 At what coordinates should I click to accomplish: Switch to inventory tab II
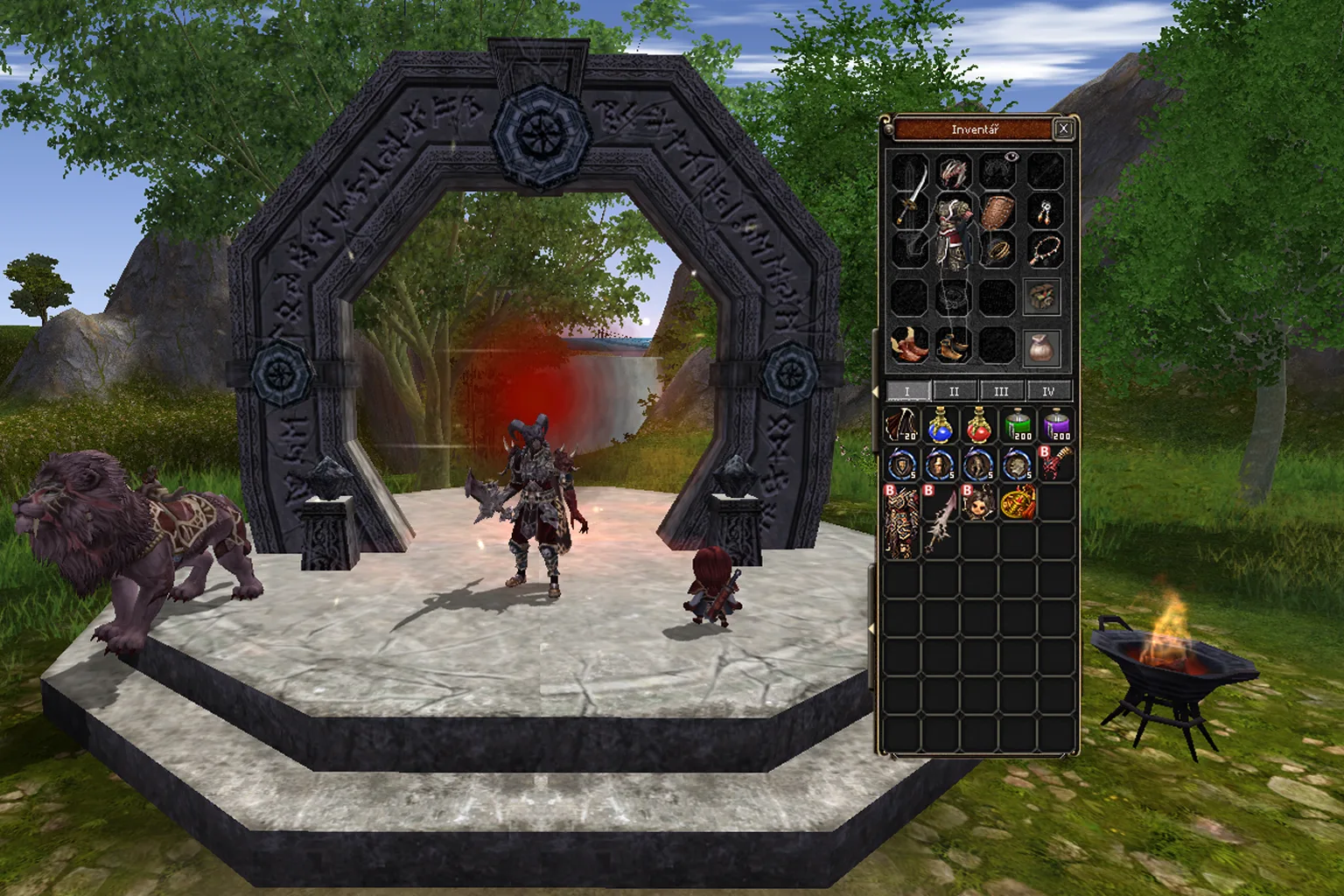coord(954,391)
